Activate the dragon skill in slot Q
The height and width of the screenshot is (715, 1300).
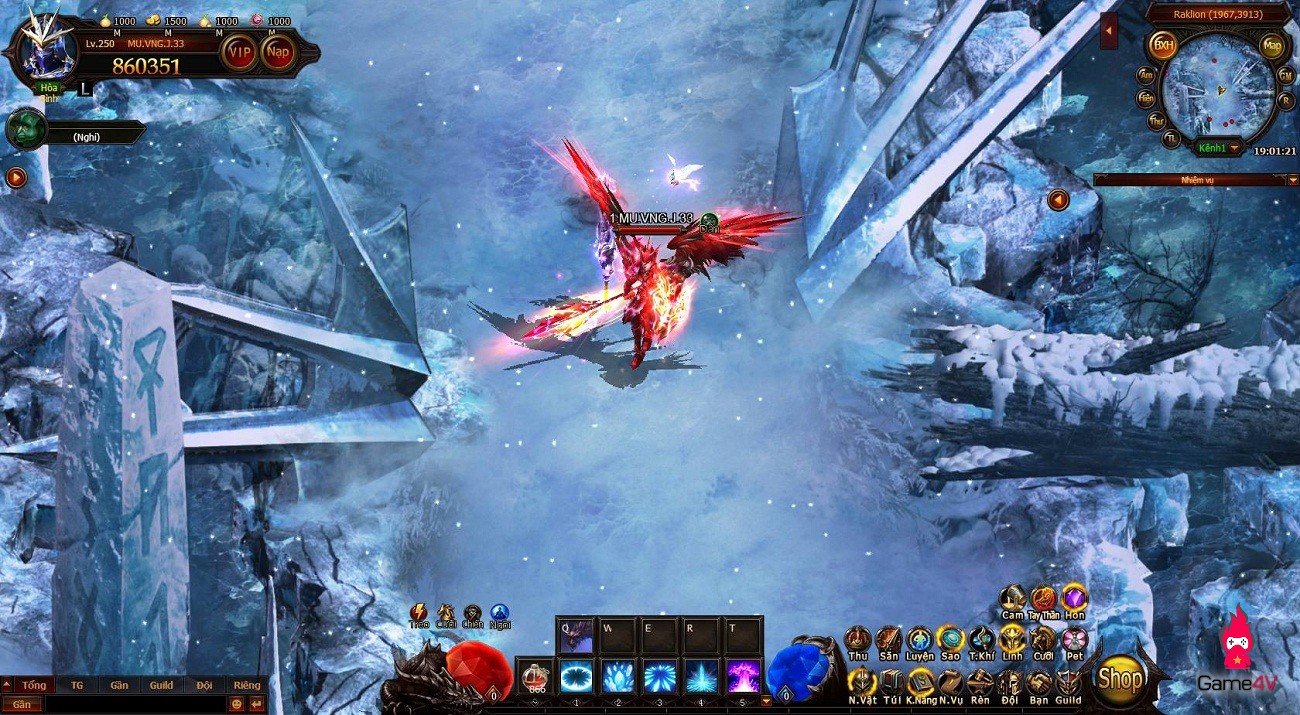point(575,635)
